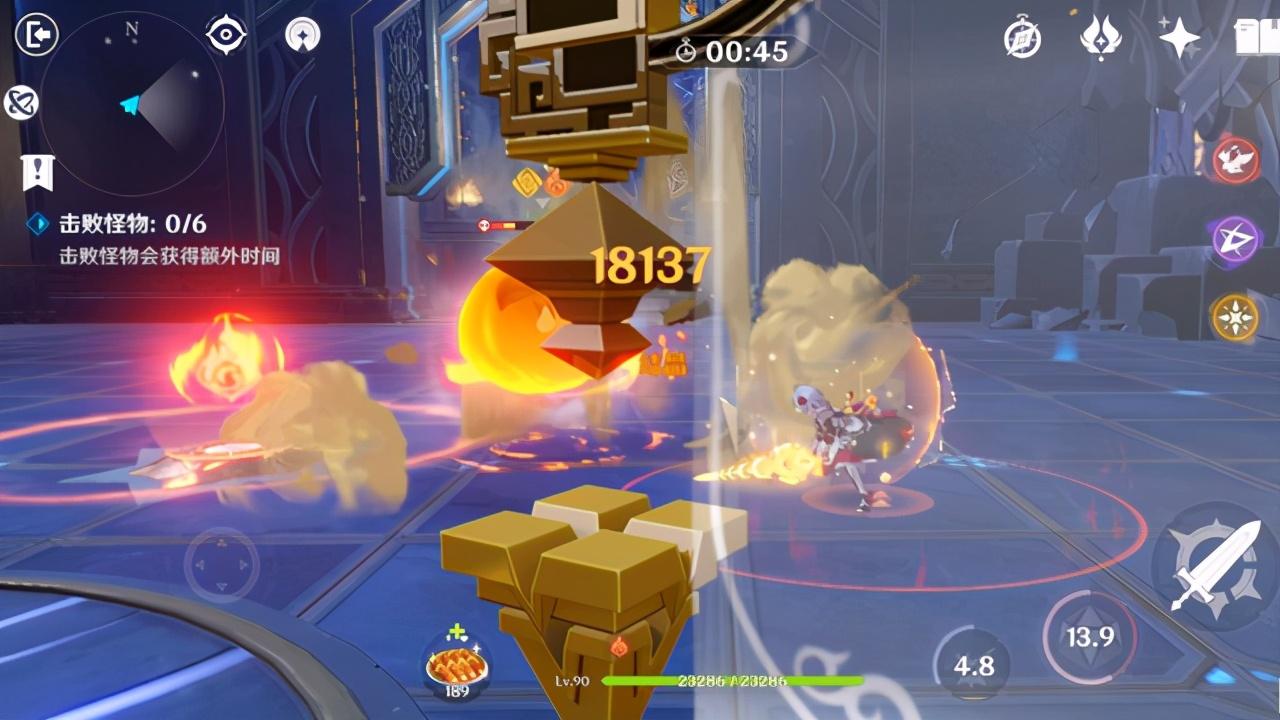Activate the elemental burst showing 13.9

pos(1089,637)
